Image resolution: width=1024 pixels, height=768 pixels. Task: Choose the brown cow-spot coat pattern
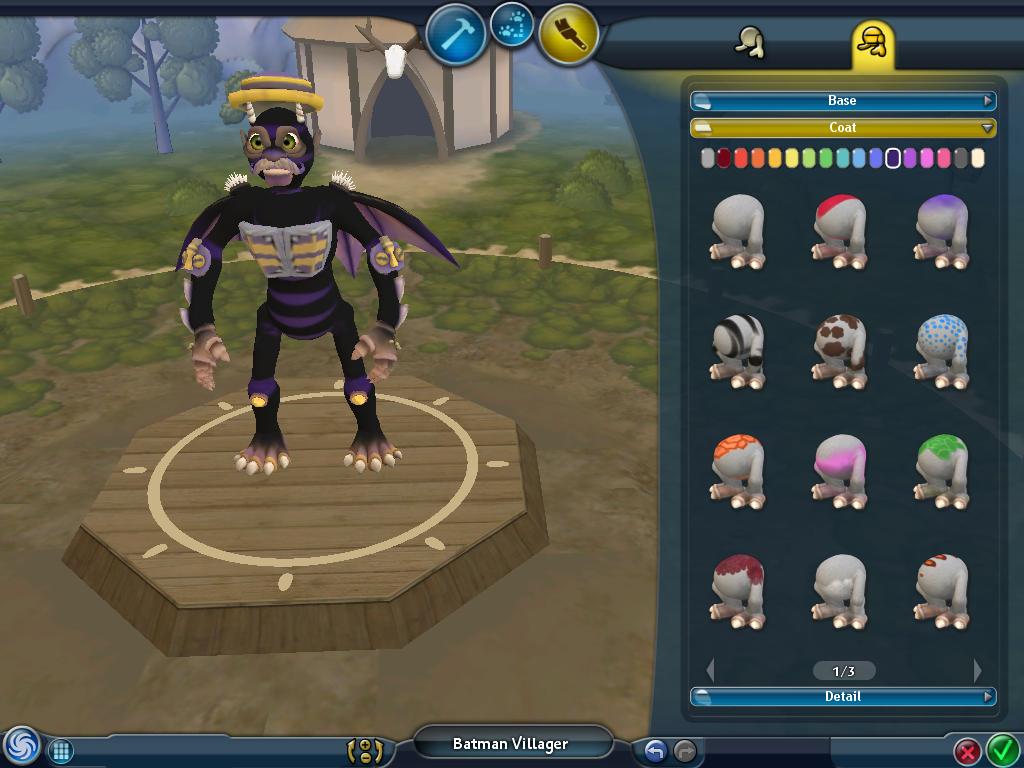point(840,350)
